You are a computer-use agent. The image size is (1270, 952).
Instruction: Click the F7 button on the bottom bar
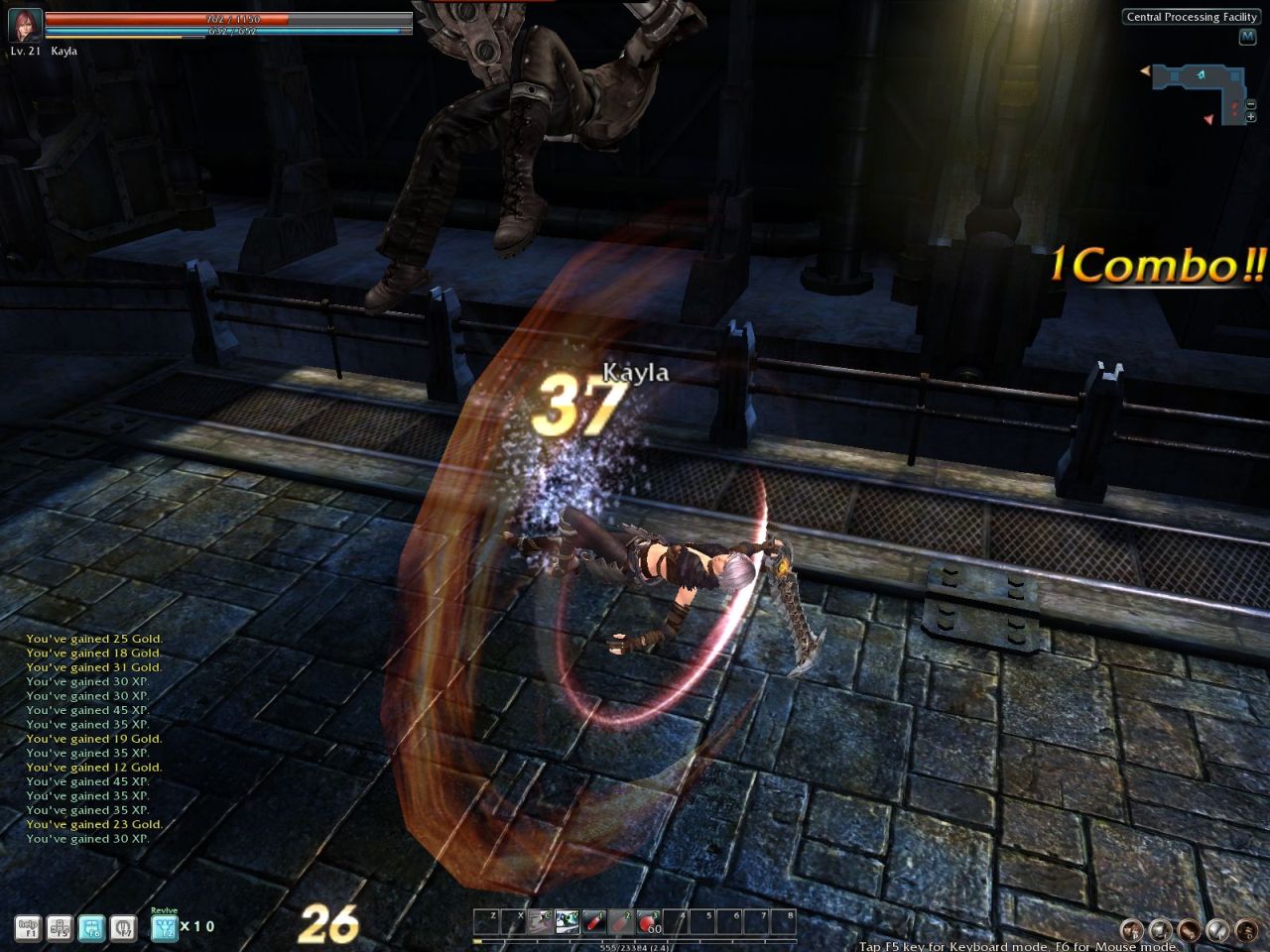[x=122, y=927]
